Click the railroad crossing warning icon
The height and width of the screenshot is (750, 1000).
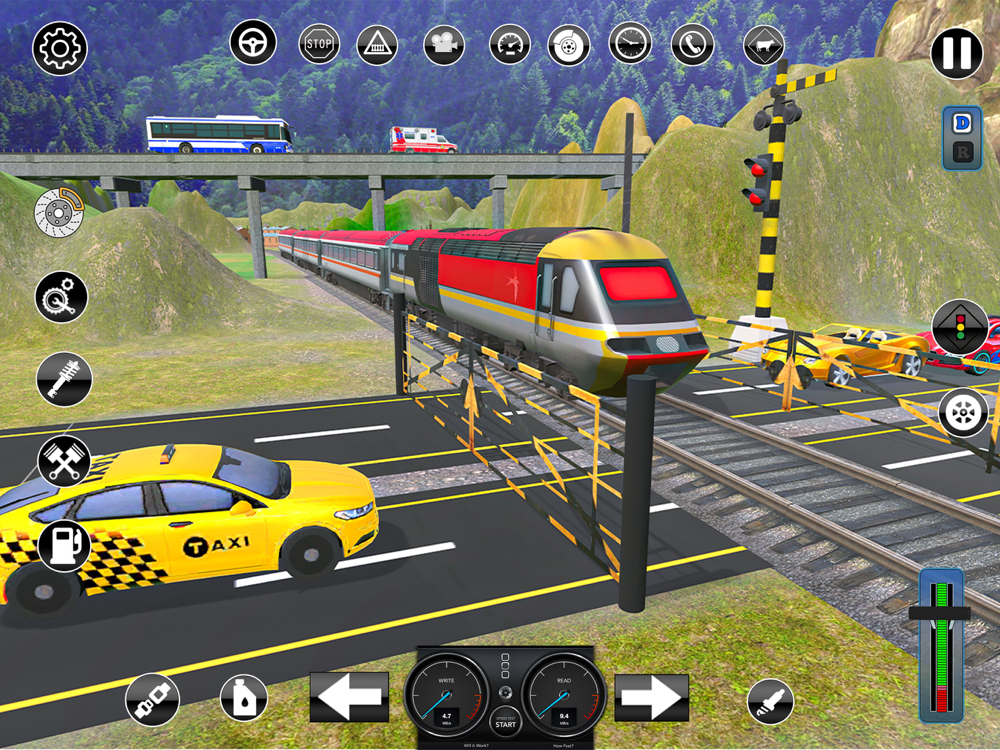[x=377, y=45]
